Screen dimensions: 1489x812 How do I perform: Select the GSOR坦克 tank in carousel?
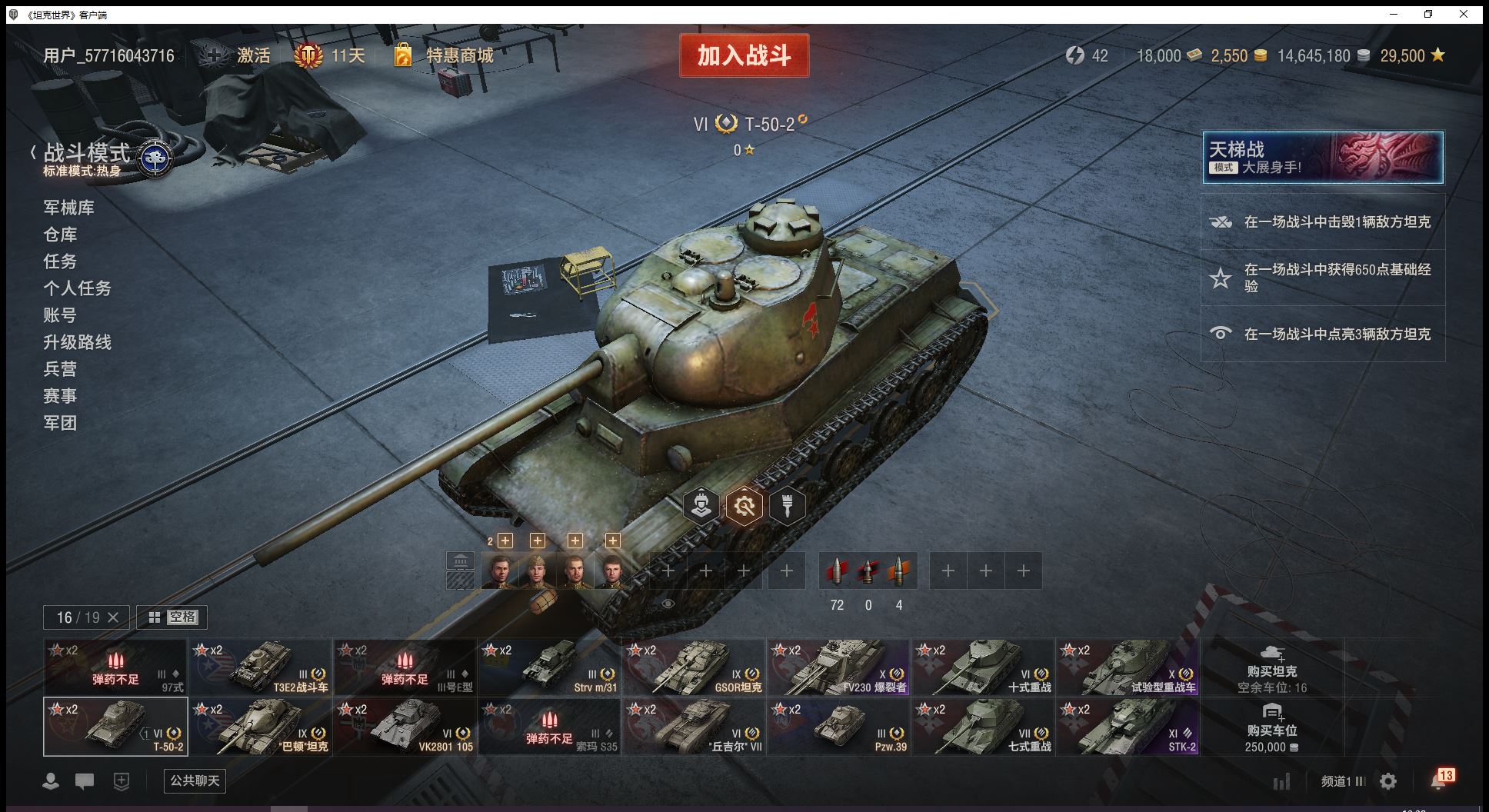(x=694, y=667)
